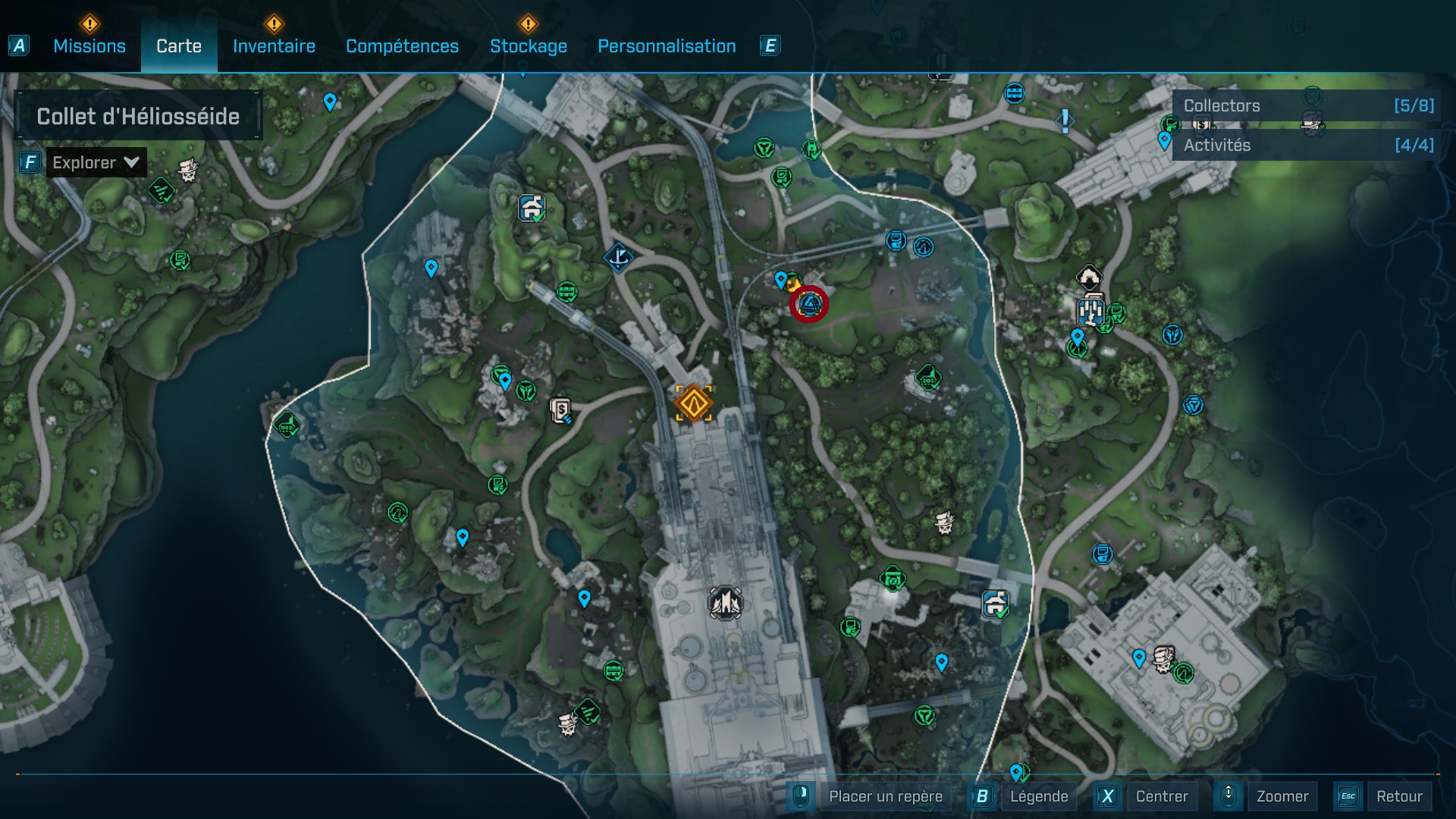Choose the Retour button
The image size is (1456, 819).
point(1398,796)
